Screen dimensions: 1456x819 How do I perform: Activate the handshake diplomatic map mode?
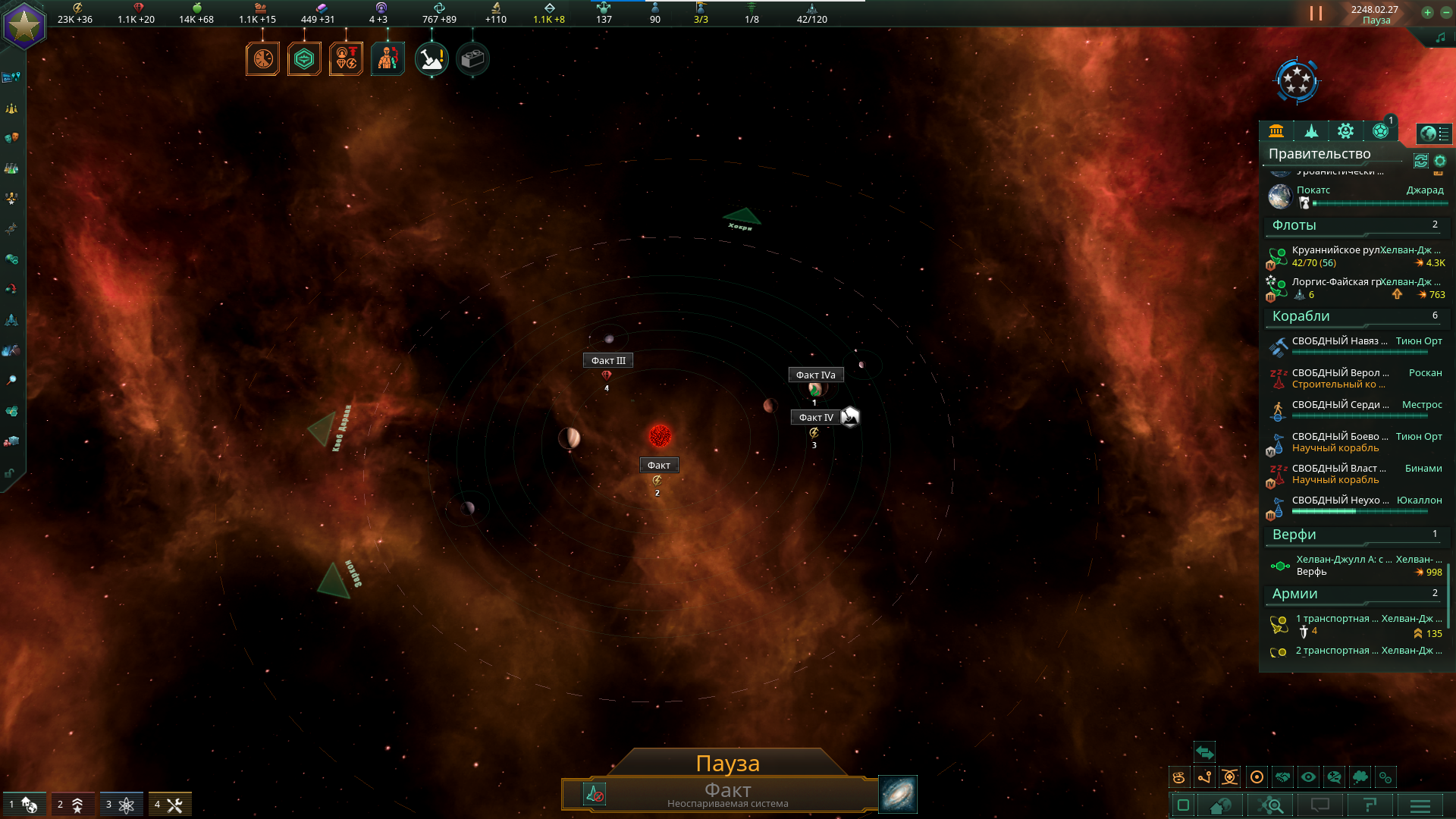(1282, 777)
